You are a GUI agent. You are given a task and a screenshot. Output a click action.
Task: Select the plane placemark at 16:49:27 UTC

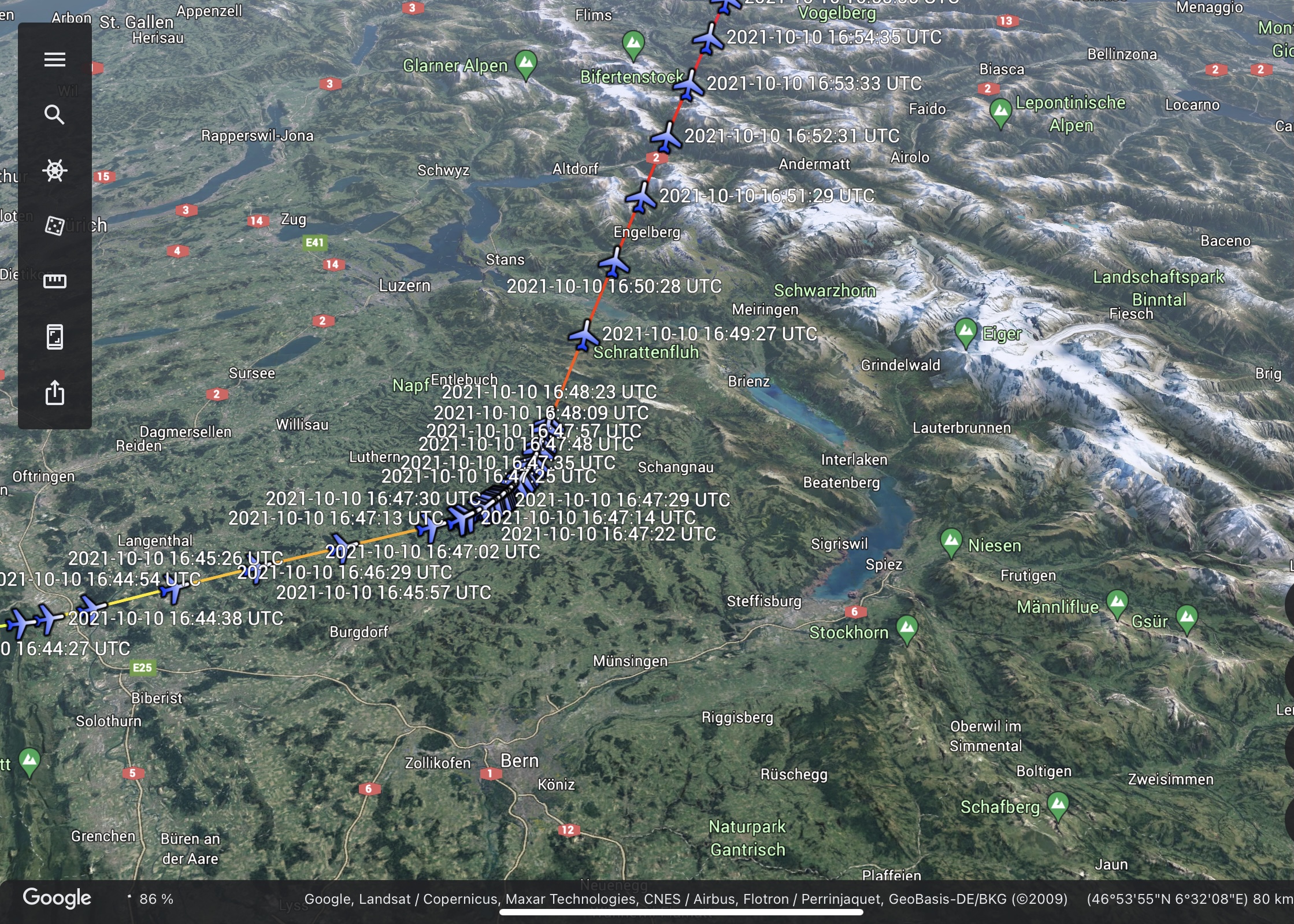pos(584,336)
